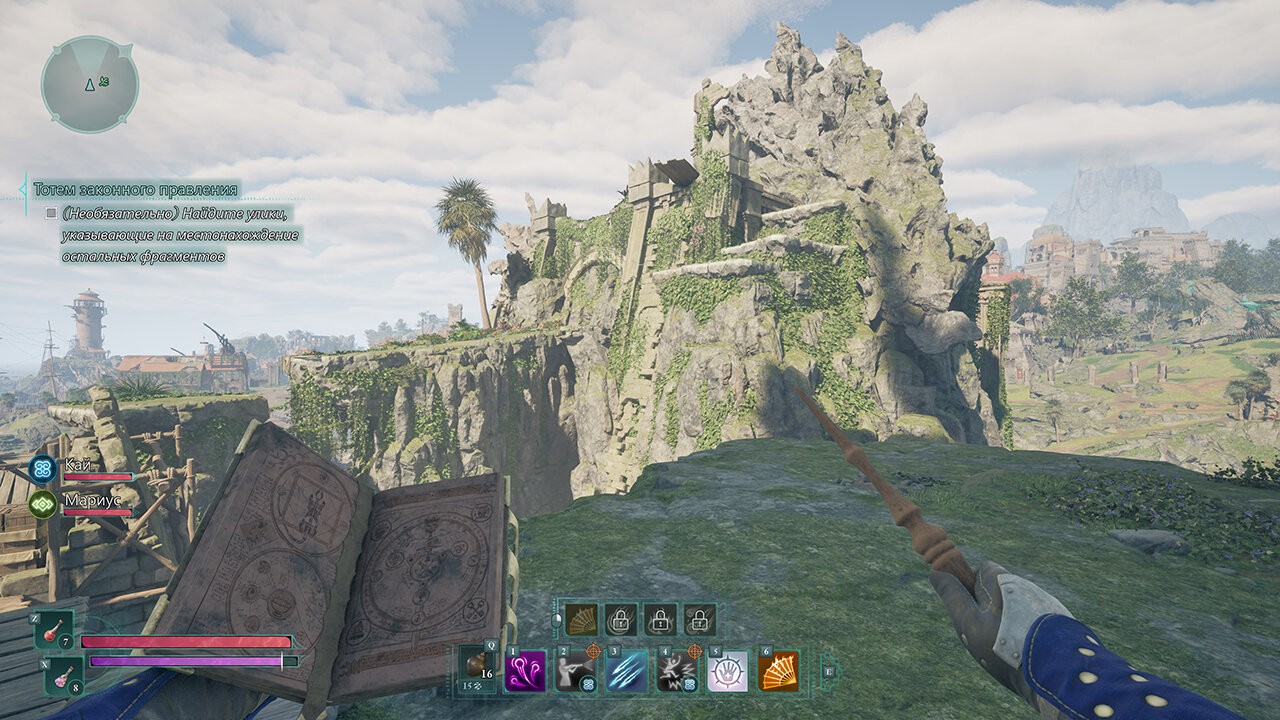1280x720 pixels.
Task: Cast the white healing hand spell
Action: click(x=727, y=671)
